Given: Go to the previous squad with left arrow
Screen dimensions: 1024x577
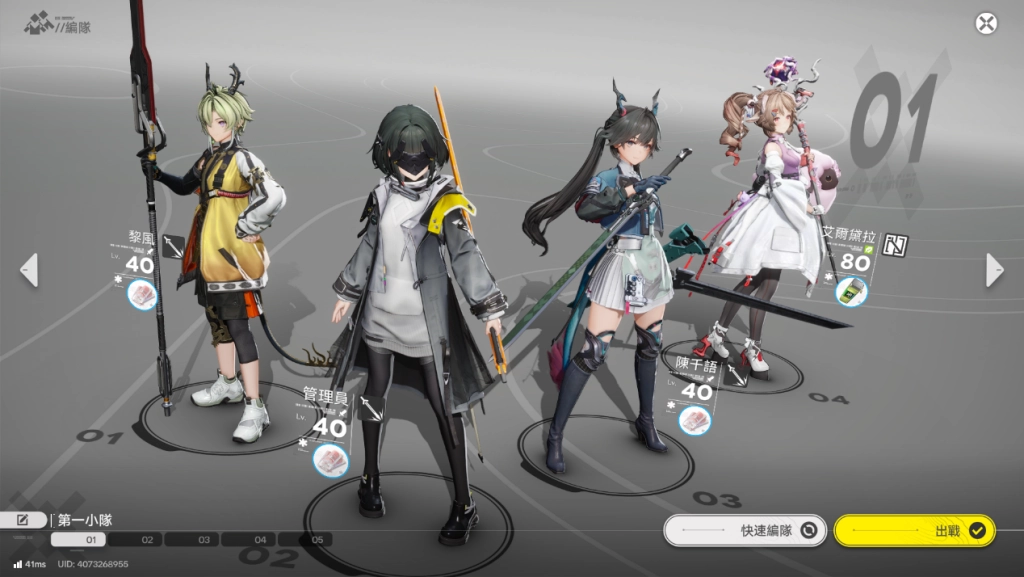Looking at the screenshot, I should pos(29,270).
